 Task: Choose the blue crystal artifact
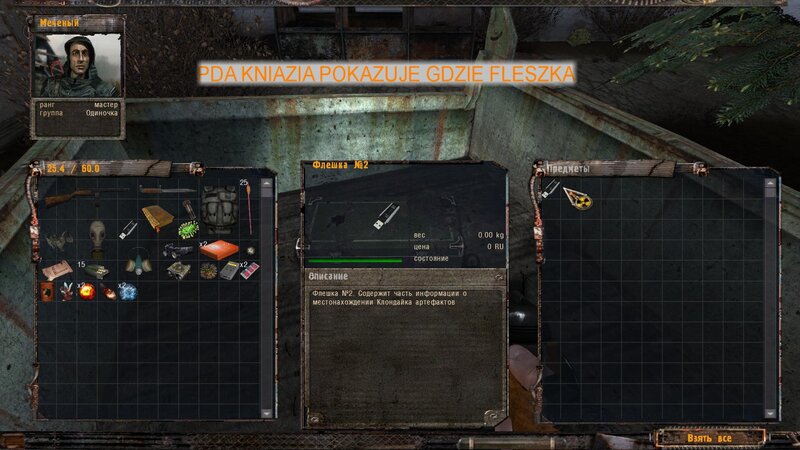click(x=128, y=292)
